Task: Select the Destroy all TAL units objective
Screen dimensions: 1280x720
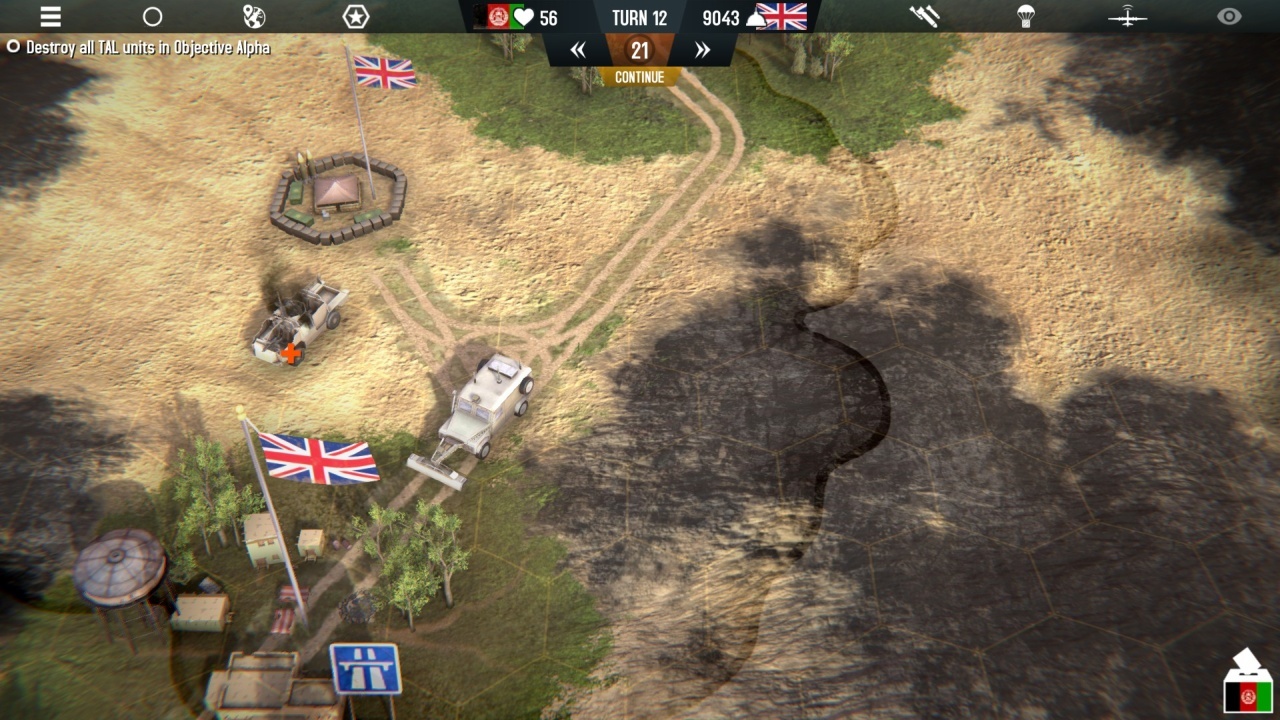Action: point(140,47)
